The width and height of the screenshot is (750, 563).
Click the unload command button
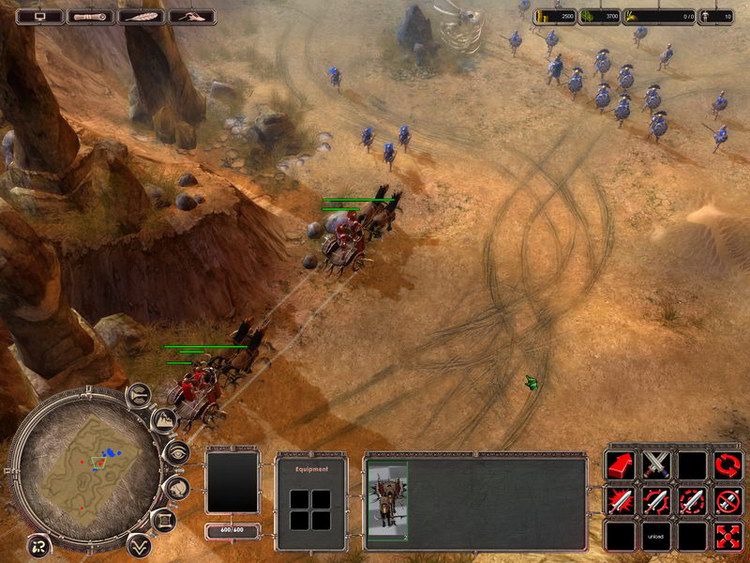[x=656, y=536]
